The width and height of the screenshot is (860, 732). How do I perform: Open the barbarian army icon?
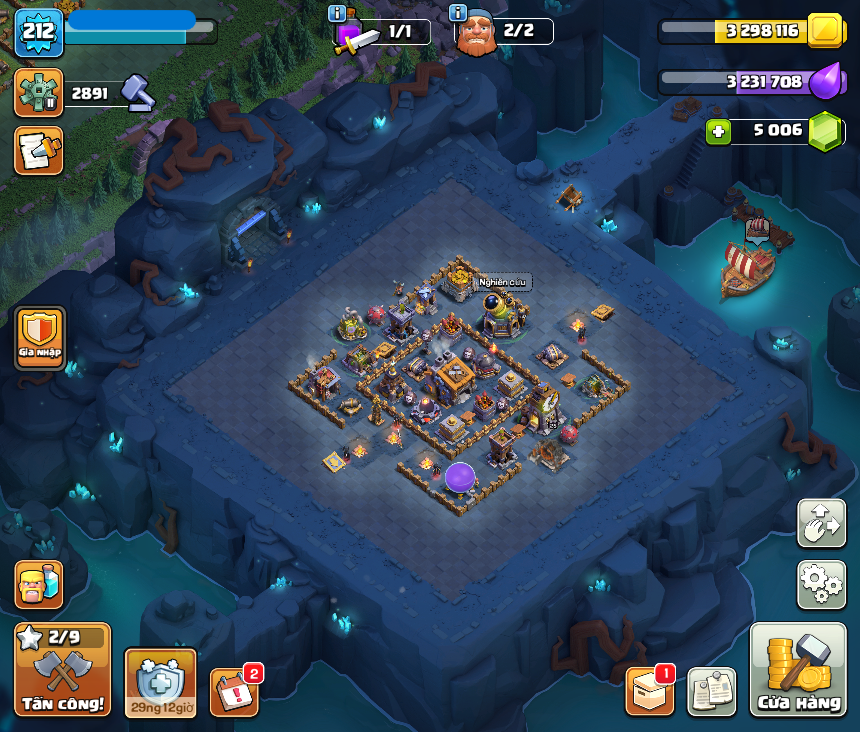pyautogui.click(x=39, y=585)
